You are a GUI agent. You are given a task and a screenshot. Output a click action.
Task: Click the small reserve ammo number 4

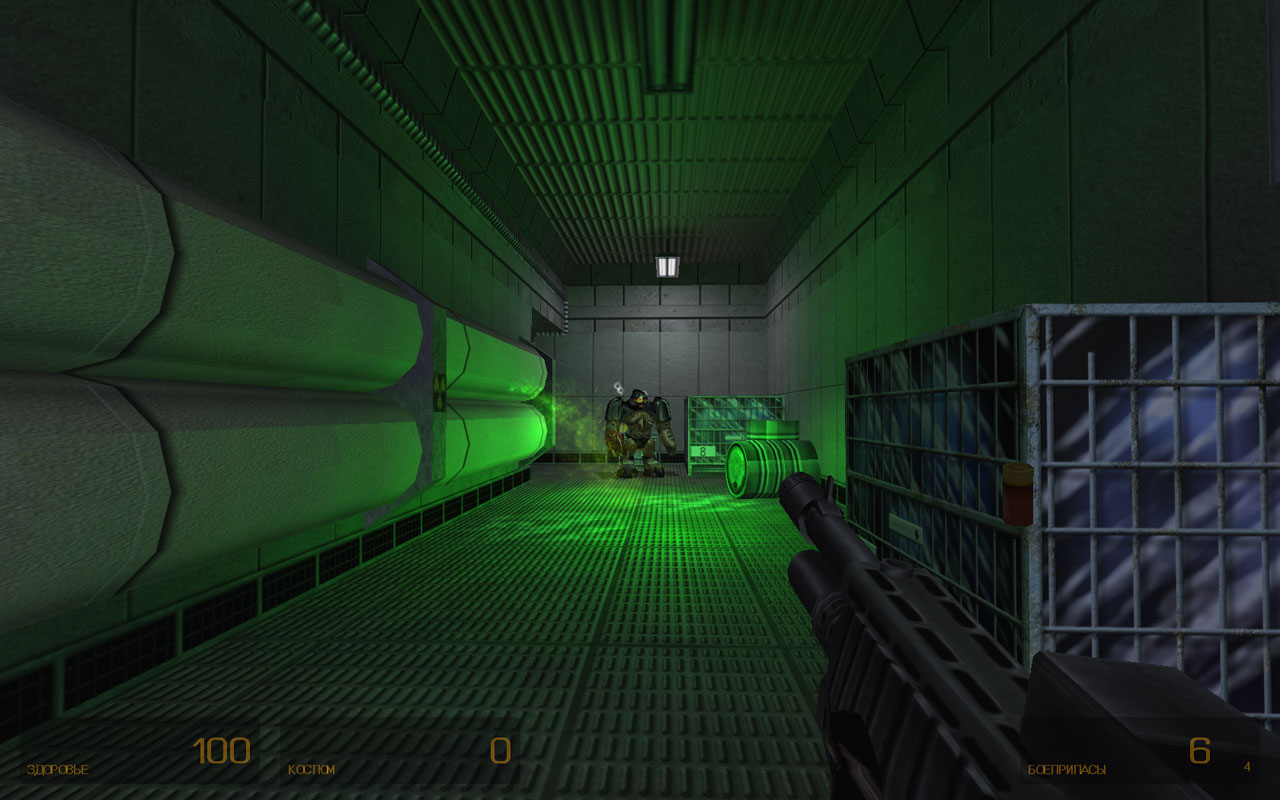point(1245,767)
